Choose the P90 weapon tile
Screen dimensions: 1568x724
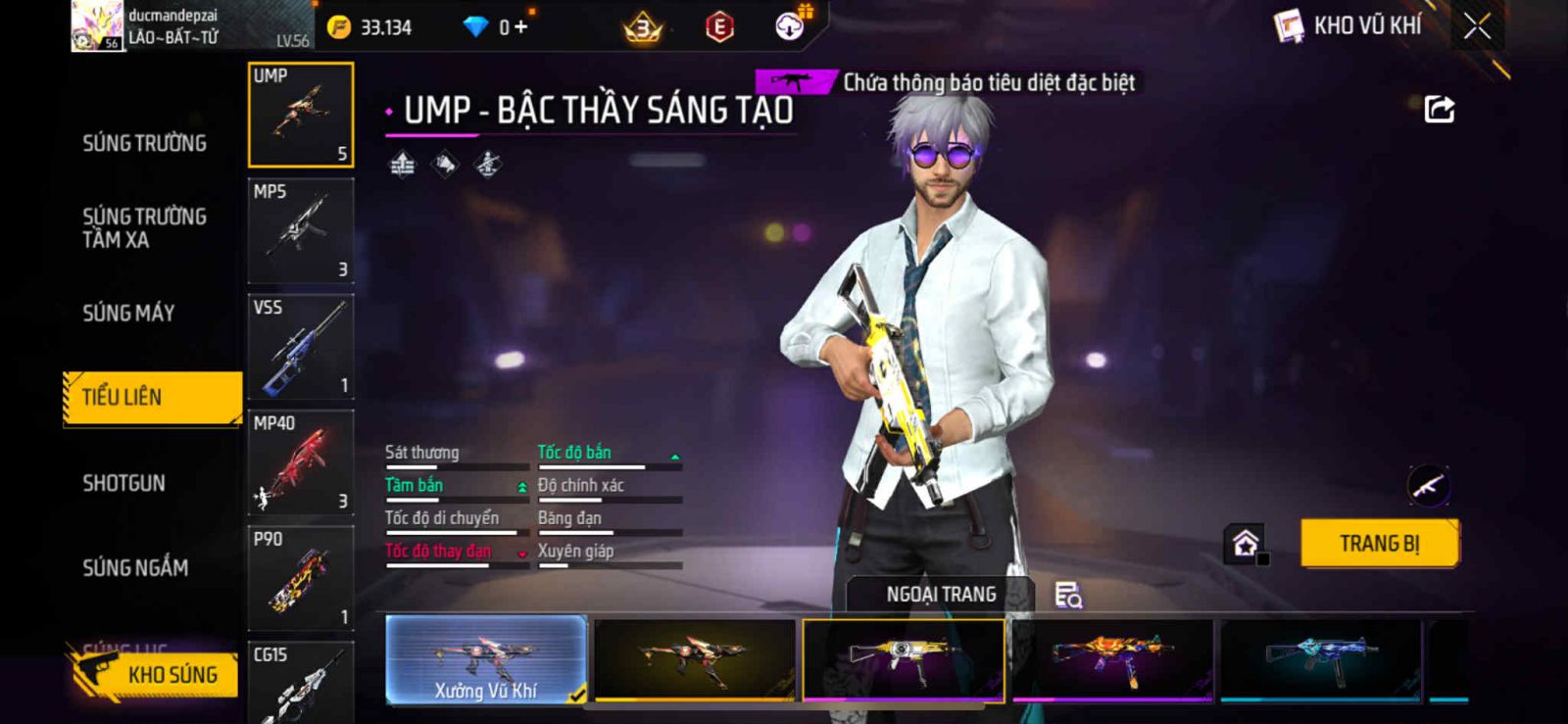pyautogui.click(x=301, y=578)
